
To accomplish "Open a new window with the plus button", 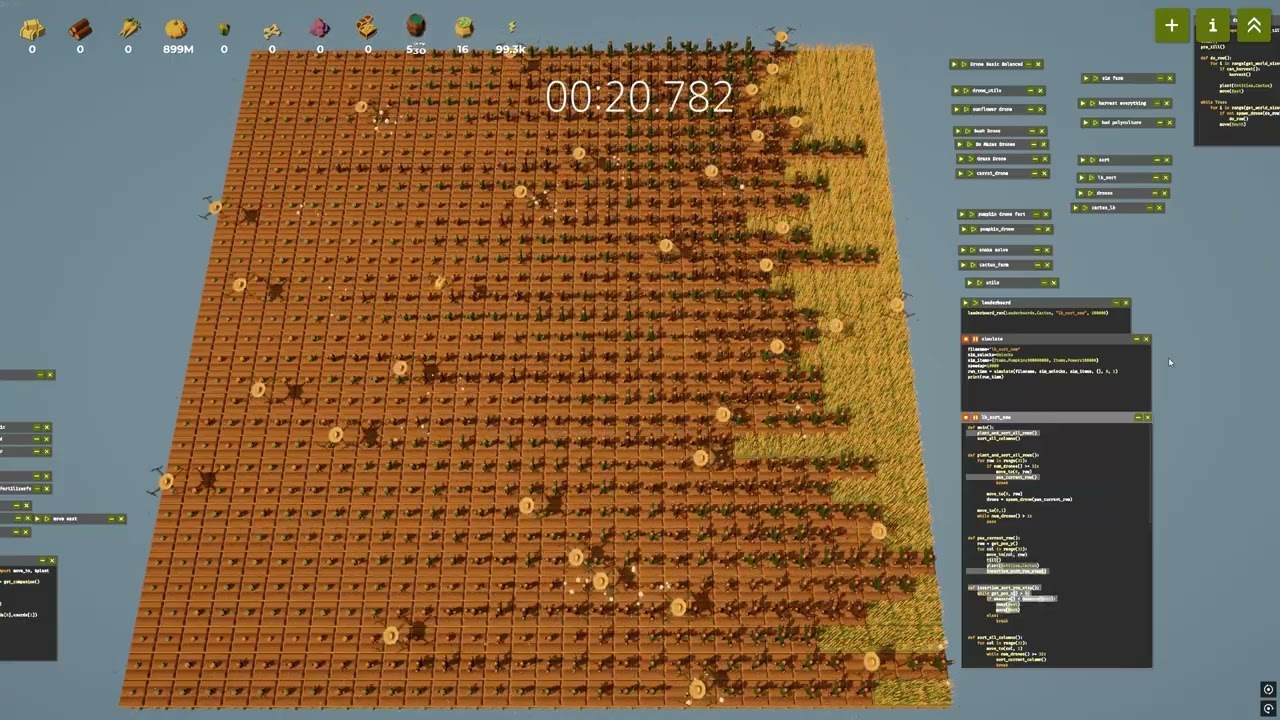I will point(1171,25).
